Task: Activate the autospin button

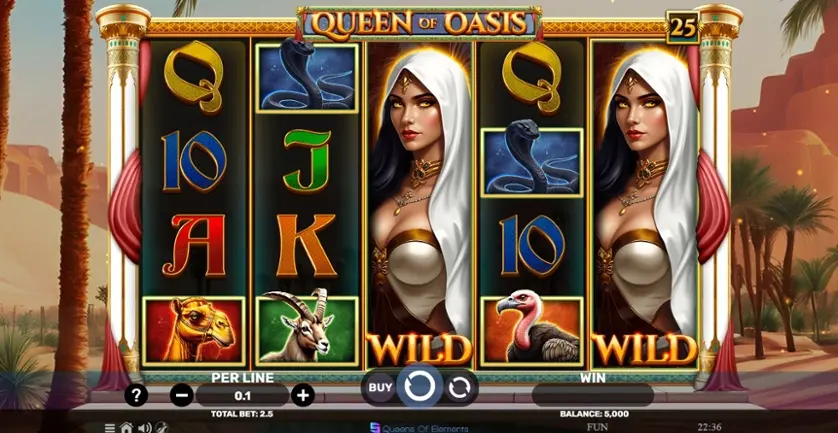Action: tap(459, 386)
